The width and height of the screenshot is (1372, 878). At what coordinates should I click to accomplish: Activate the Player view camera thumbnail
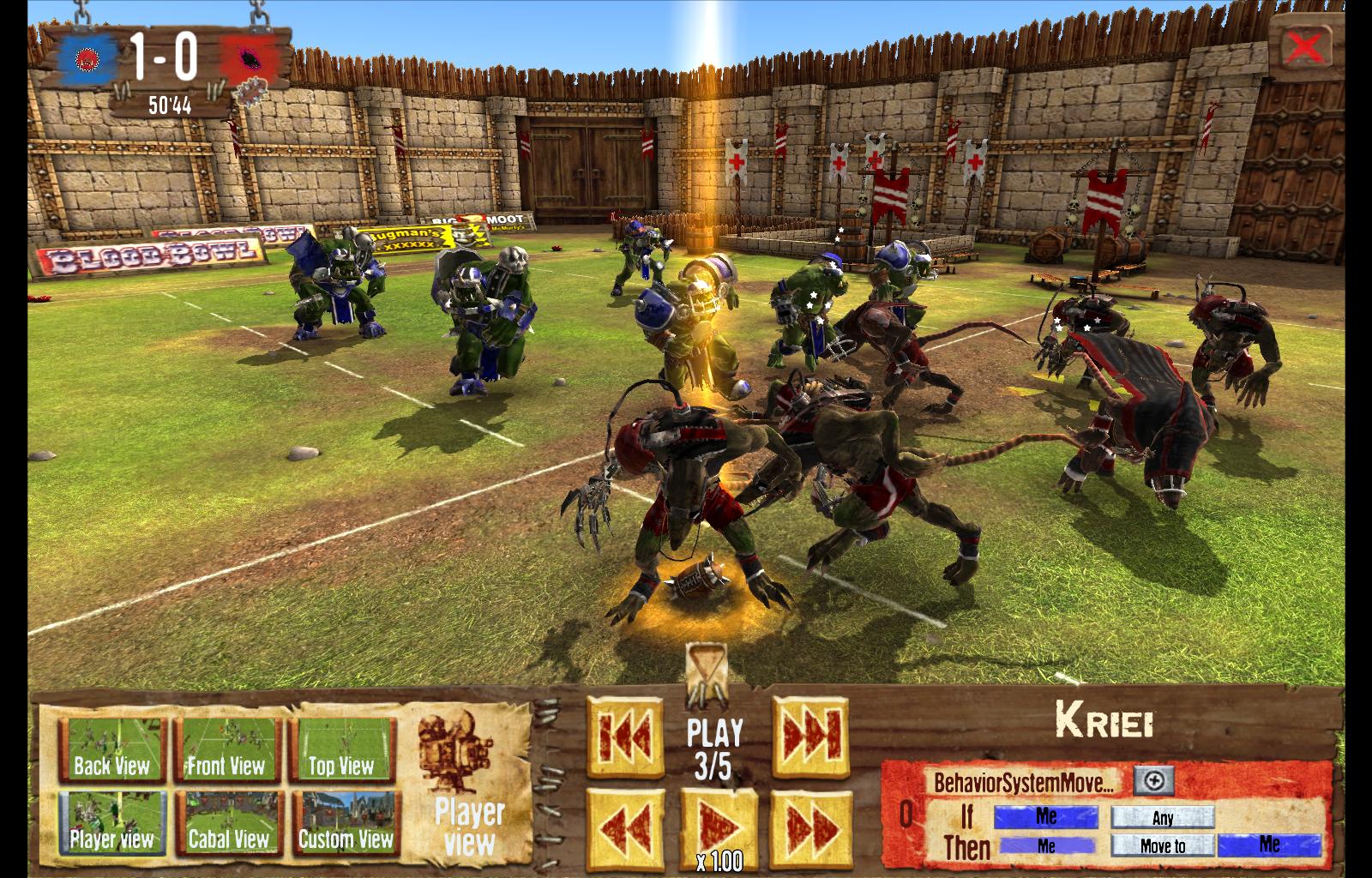[x=111, y=824]
